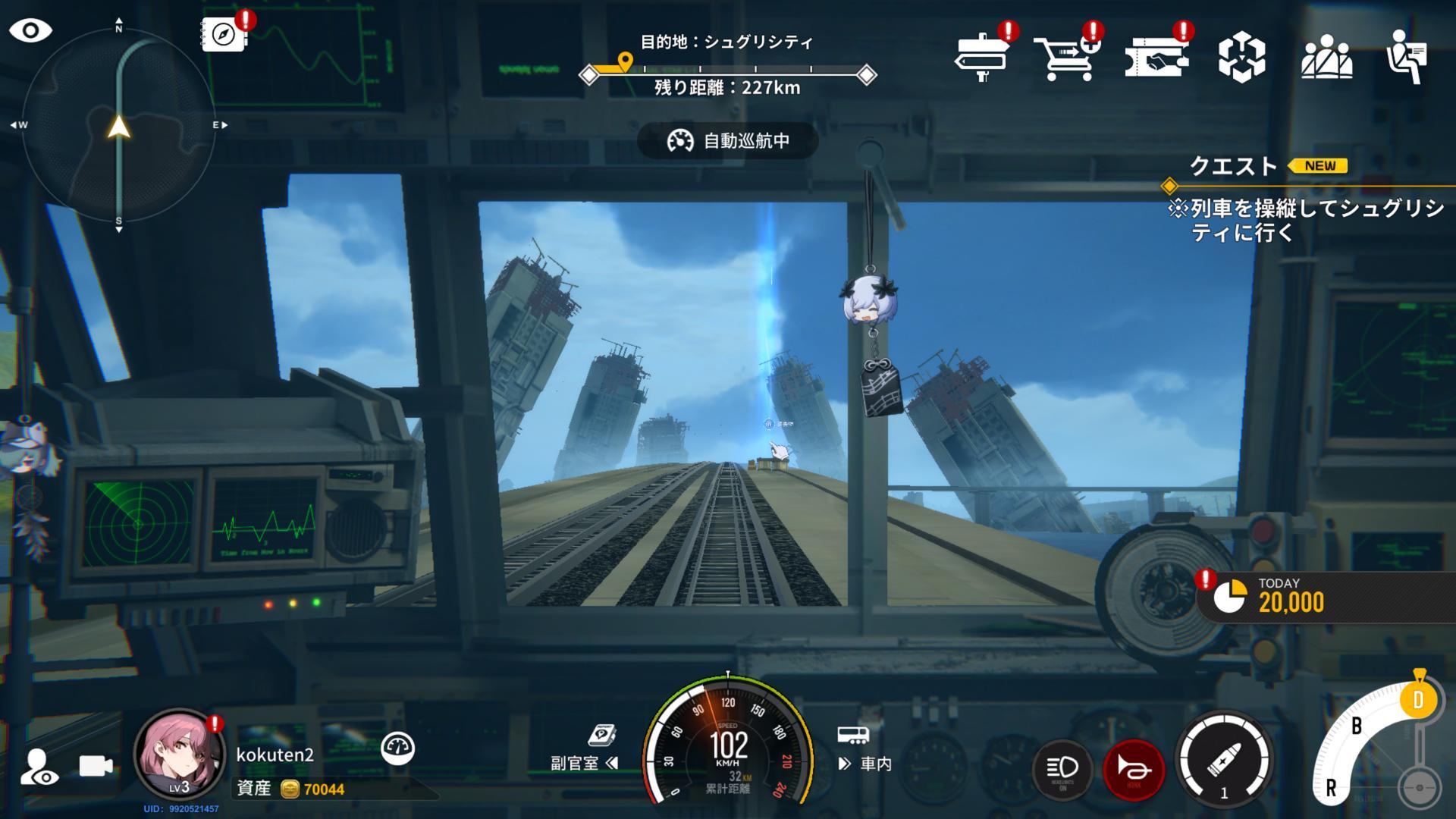Click the circular minimap
Screen dimensions: 1456x819
[118, 126]
